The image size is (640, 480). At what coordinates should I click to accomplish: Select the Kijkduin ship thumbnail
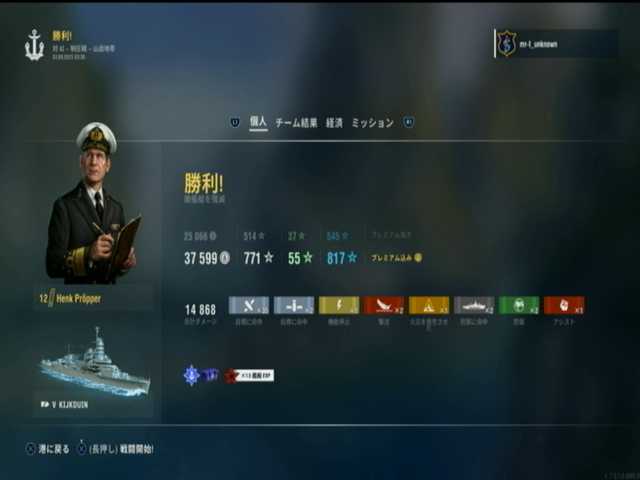tap(96, 364)
